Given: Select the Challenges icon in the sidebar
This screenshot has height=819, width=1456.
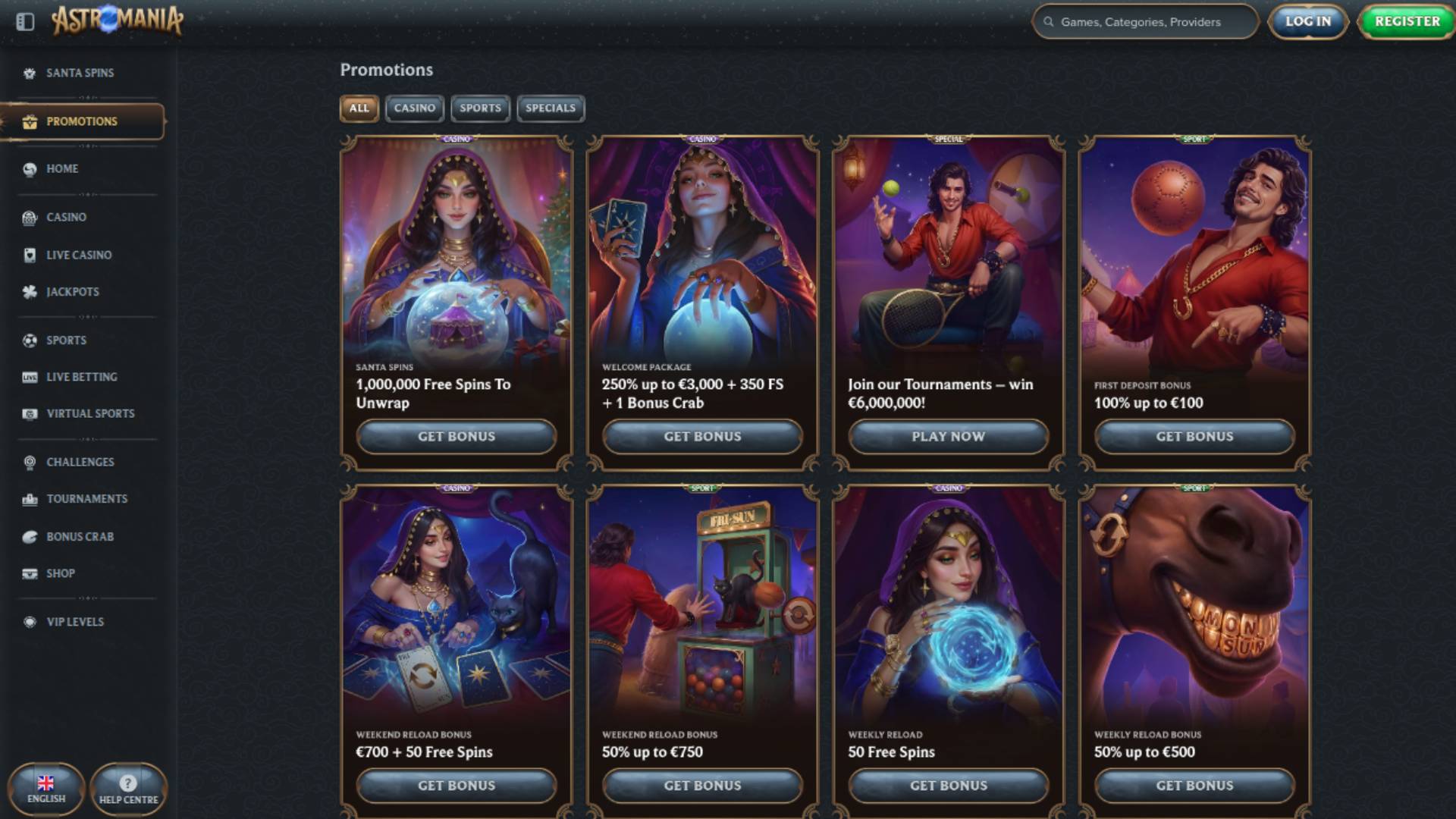Looking at the screenshot, I should [30, 461].
